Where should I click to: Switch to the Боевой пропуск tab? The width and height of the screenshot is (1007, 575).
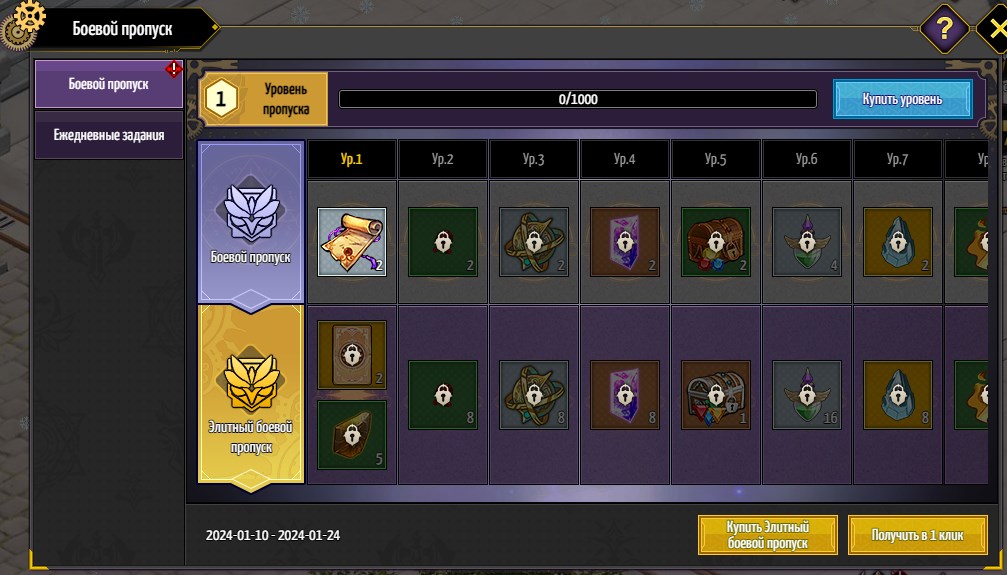pos(108,84)
